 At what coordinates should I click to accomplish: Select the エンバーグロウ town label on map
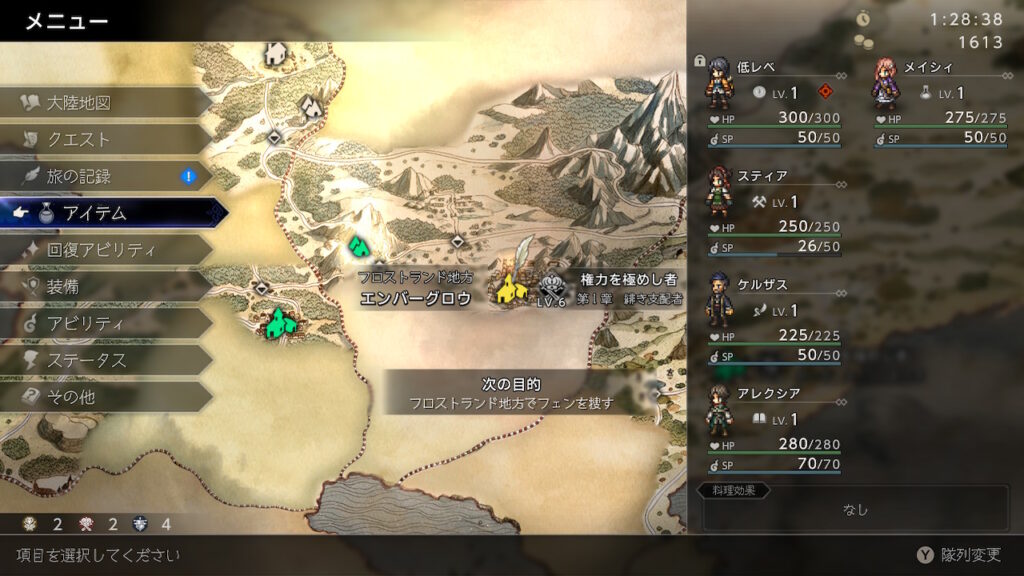pos(415,298)
